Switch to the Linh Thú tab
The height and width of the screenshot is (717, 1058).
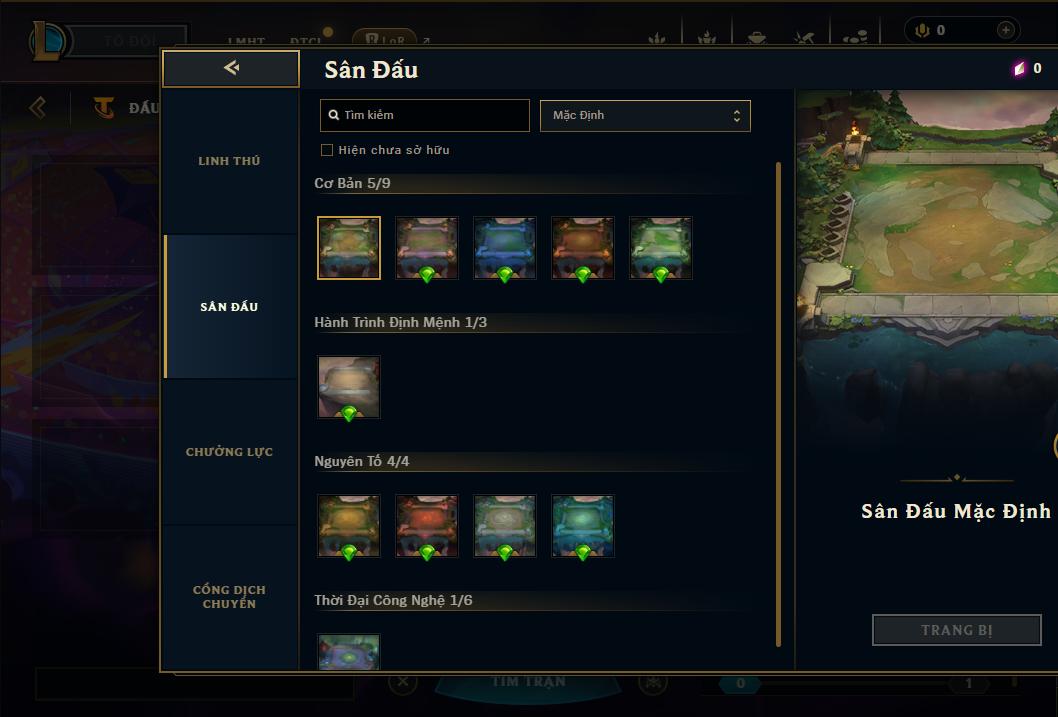(x=229, y=161)
